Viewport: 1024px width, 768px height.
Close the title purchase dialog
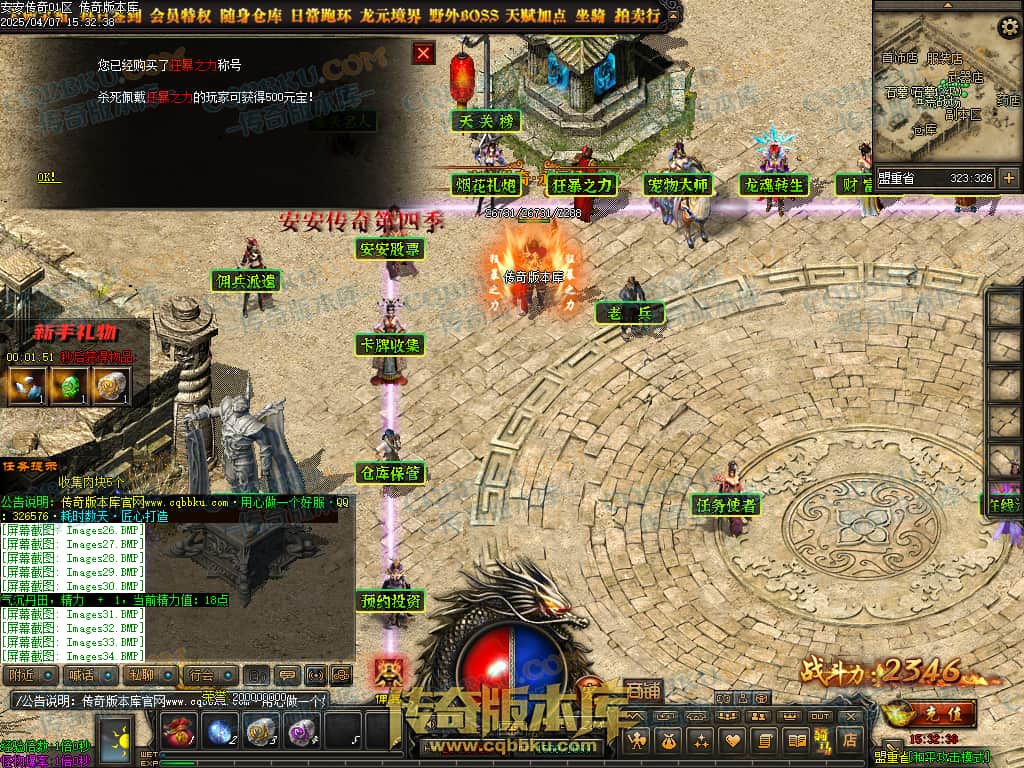[x=424, y=53]
